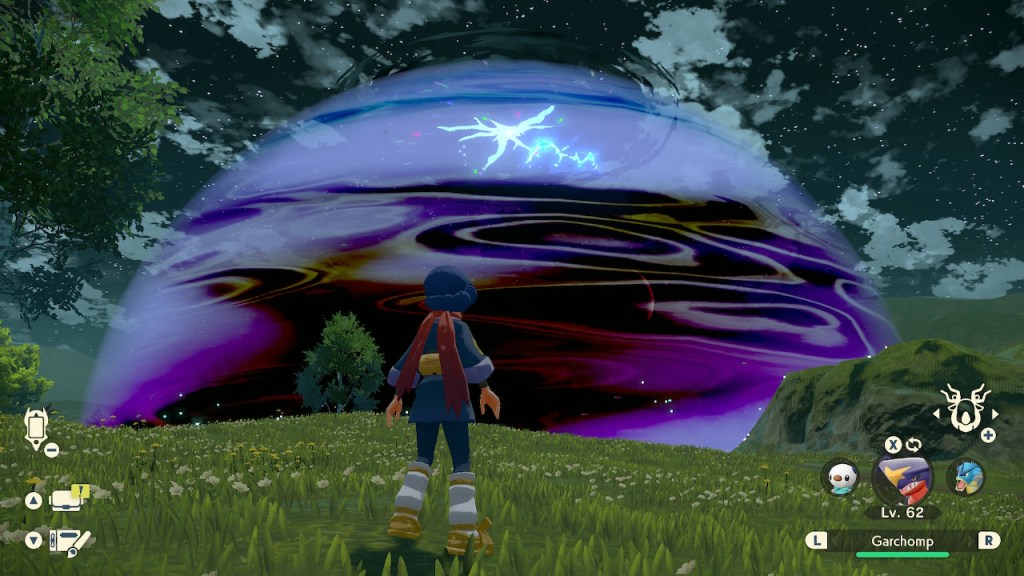Image resolution: width=1024 pixels, height=576 pixels.
Task: Toggle the swap arrows above Garchomp
Action: pos(913,444)
